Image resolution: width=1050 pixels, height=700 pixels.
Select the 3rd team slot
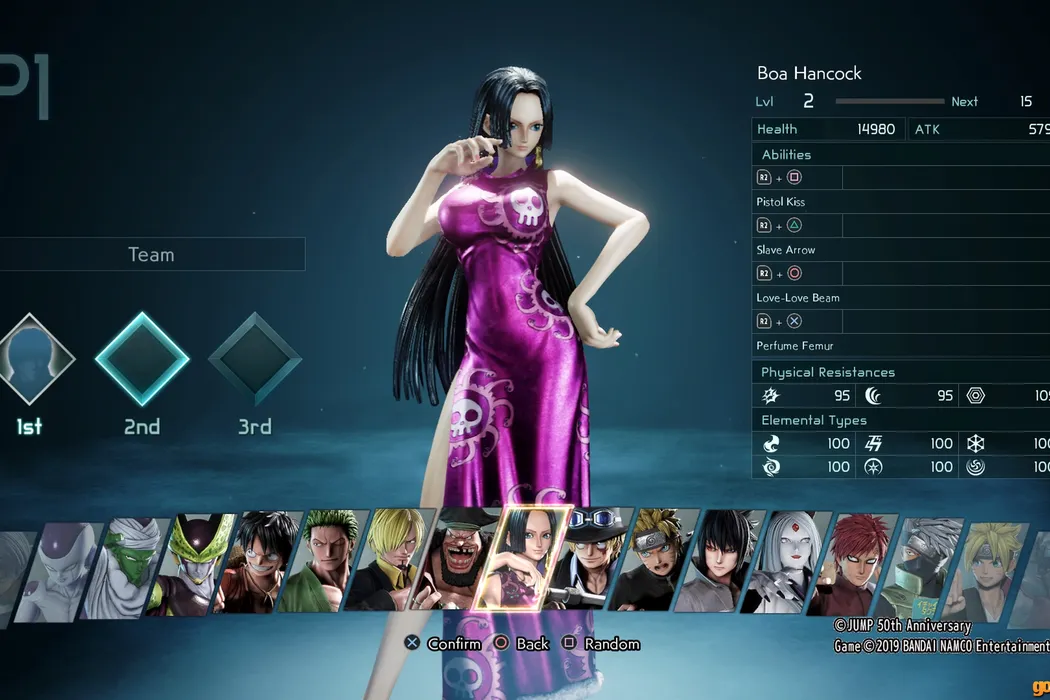[254, 359]
